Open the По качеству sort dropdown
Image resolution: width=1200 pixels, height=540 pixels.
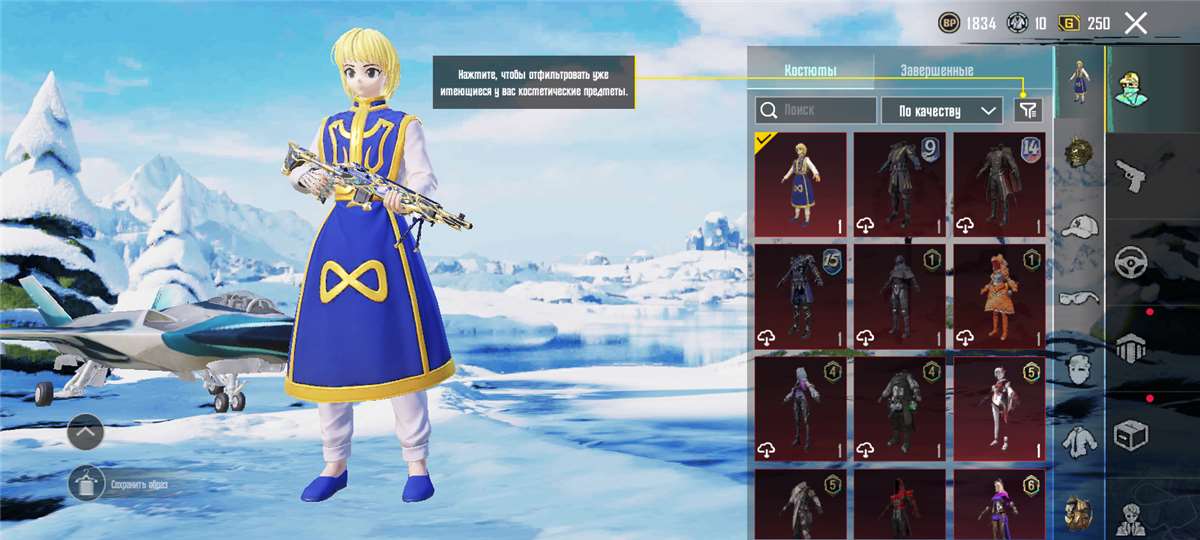(x=941, y=110)
